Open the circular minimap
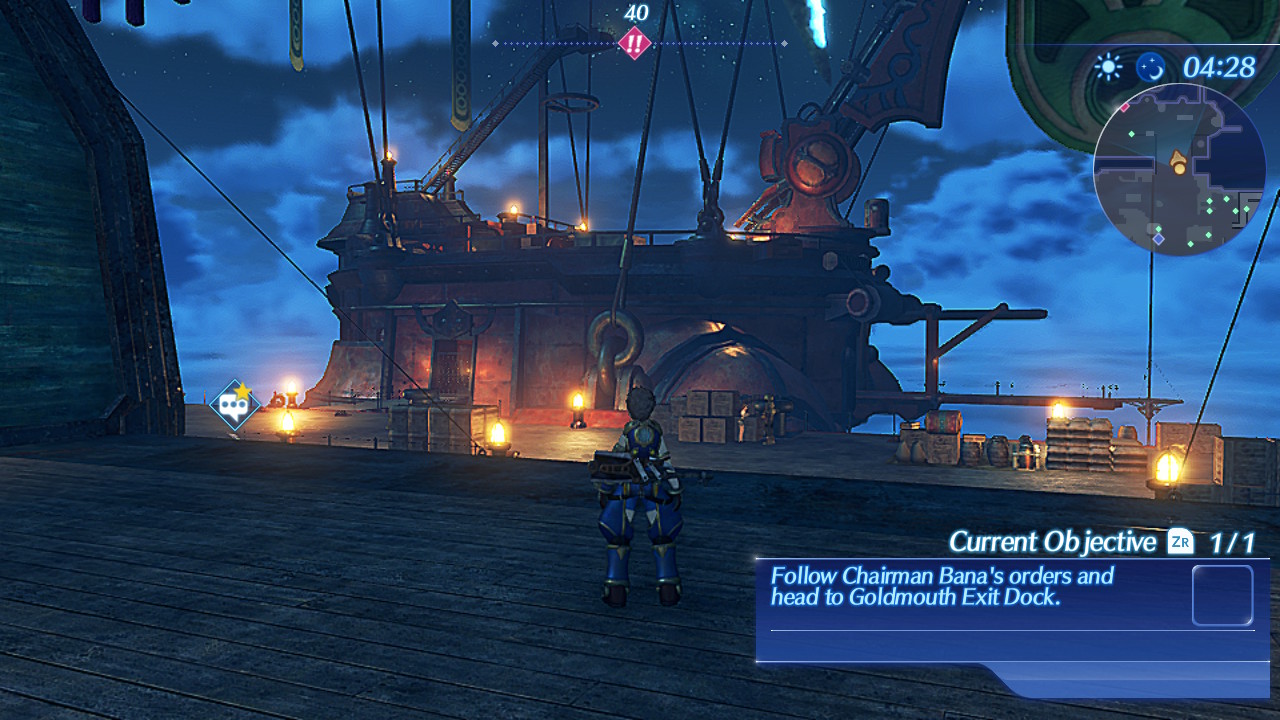This screenshot has width=1280, height=720. (x=1179, y=170)
